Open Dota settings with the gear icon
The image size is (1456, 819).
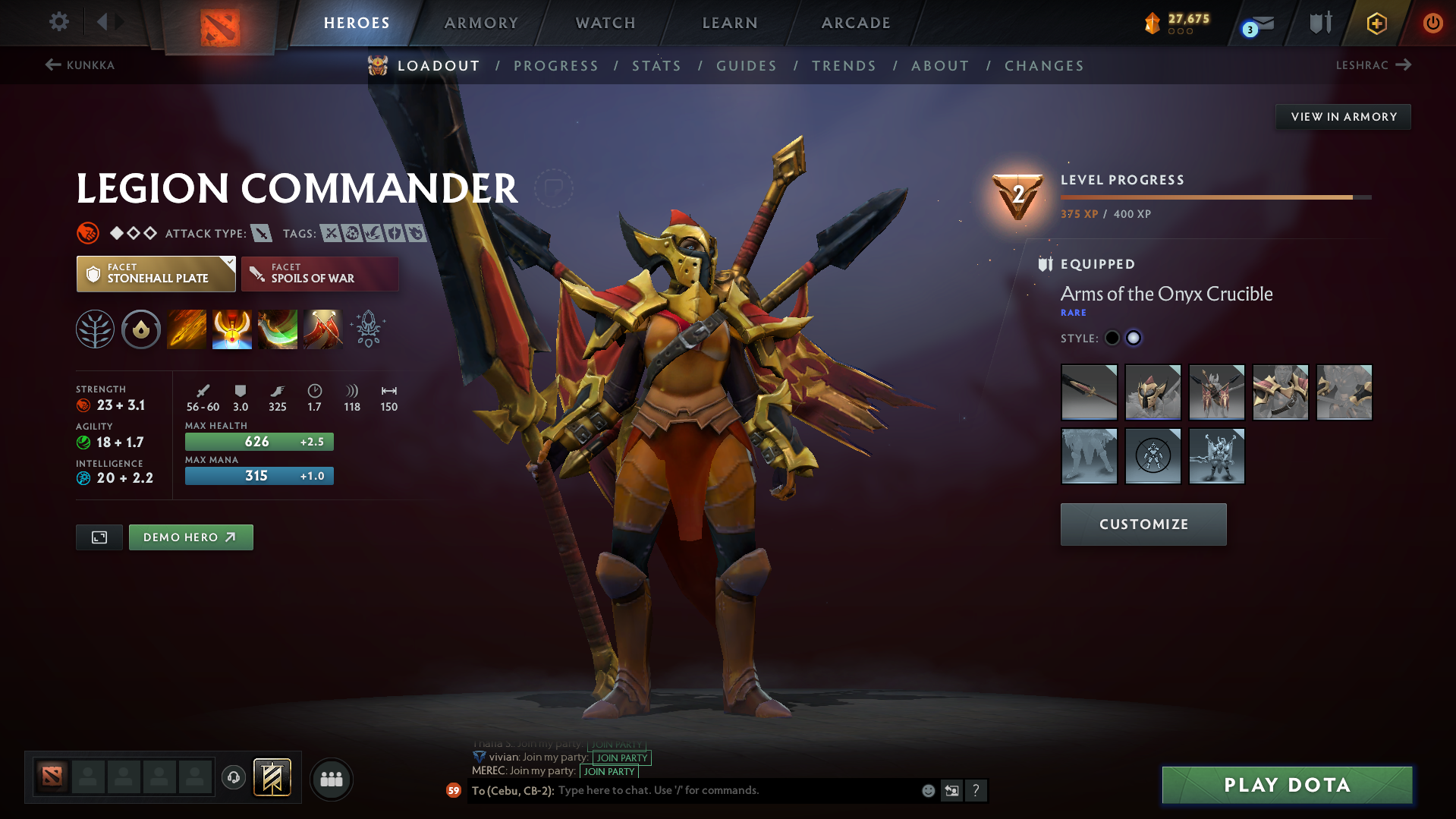(58, 22)
